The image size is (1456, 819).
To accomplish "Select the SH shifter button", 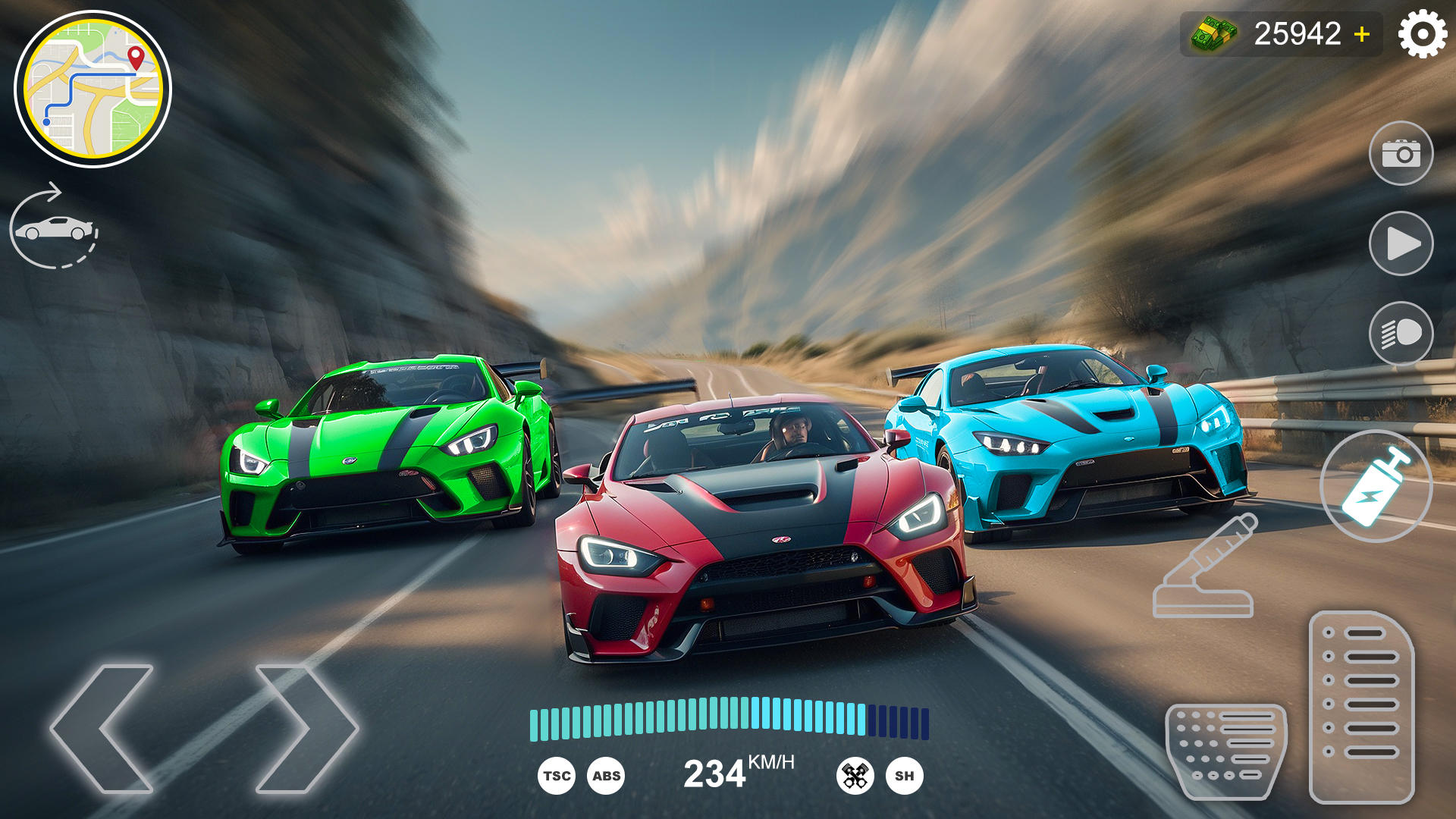I will [905, 775].
